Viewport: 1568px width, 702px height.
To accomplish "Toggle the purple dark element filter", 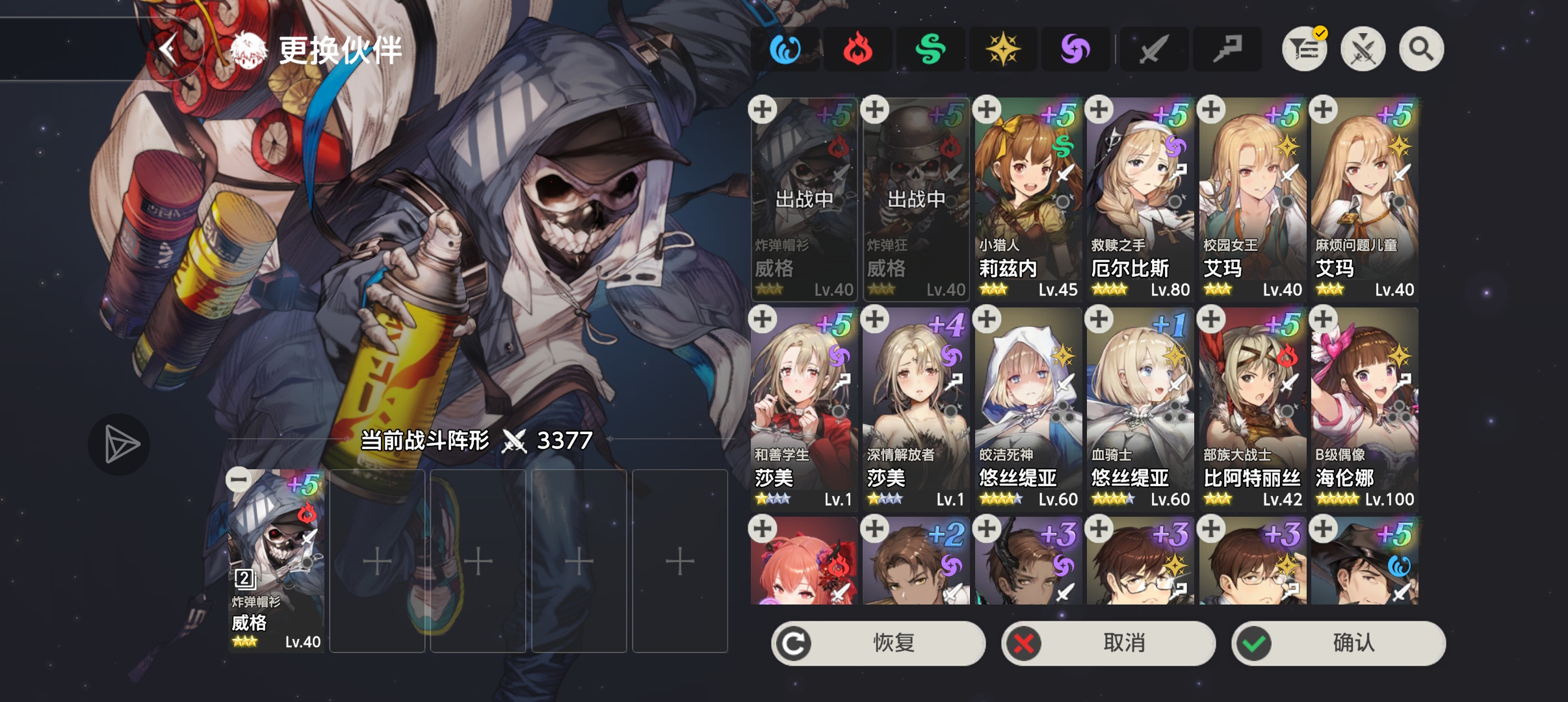I will pyautogui.click(x=1076, y=48).
